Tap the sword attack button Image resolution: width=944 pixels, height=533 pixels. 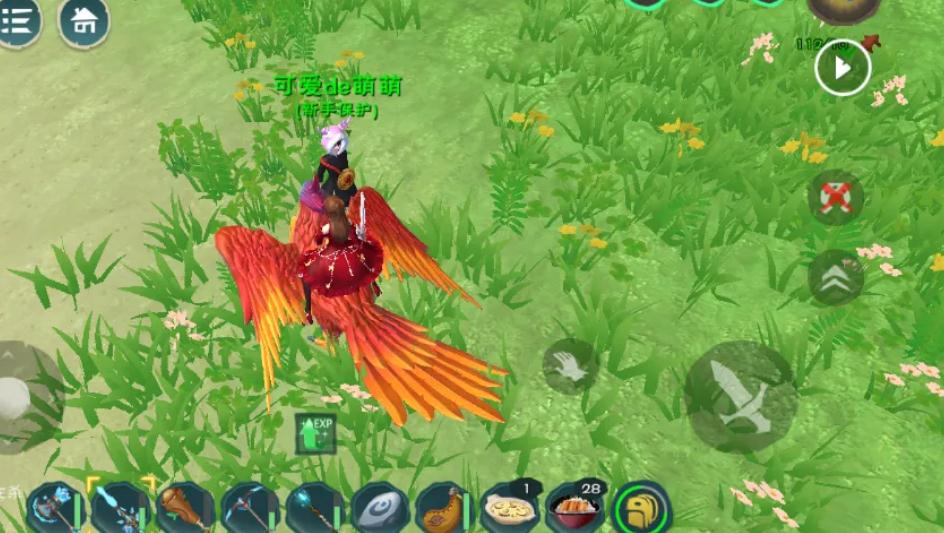pyautogui.click(x=740, y=396)
